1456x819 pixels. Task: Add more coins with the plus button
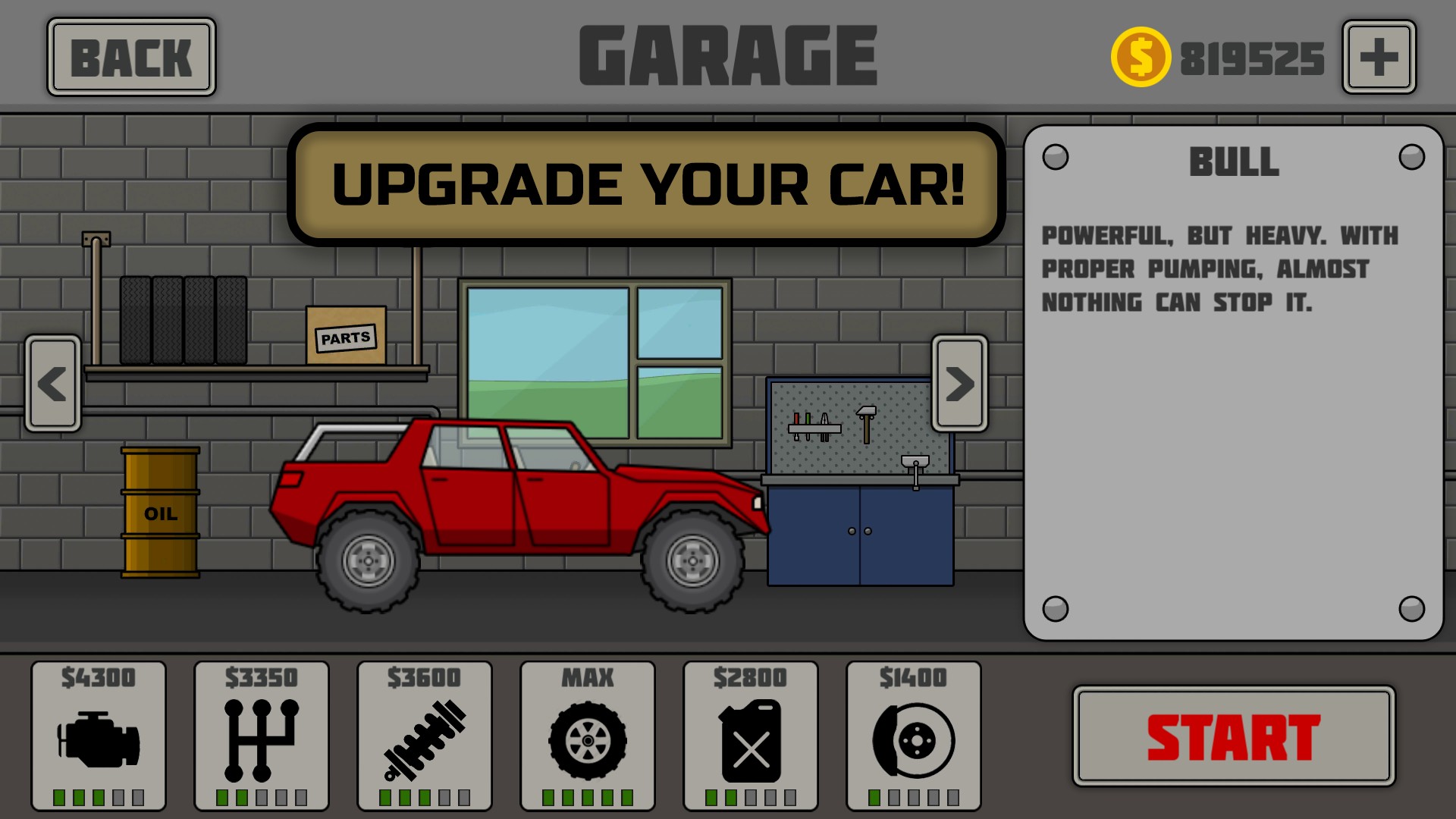1379,58
